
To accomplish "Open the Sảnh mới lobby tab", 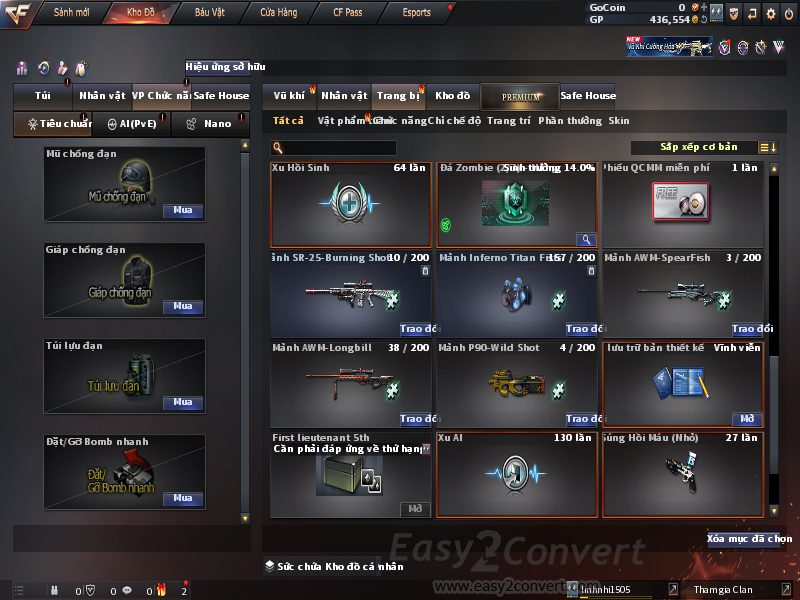I will pyautogui.click(x=72, y=13).
